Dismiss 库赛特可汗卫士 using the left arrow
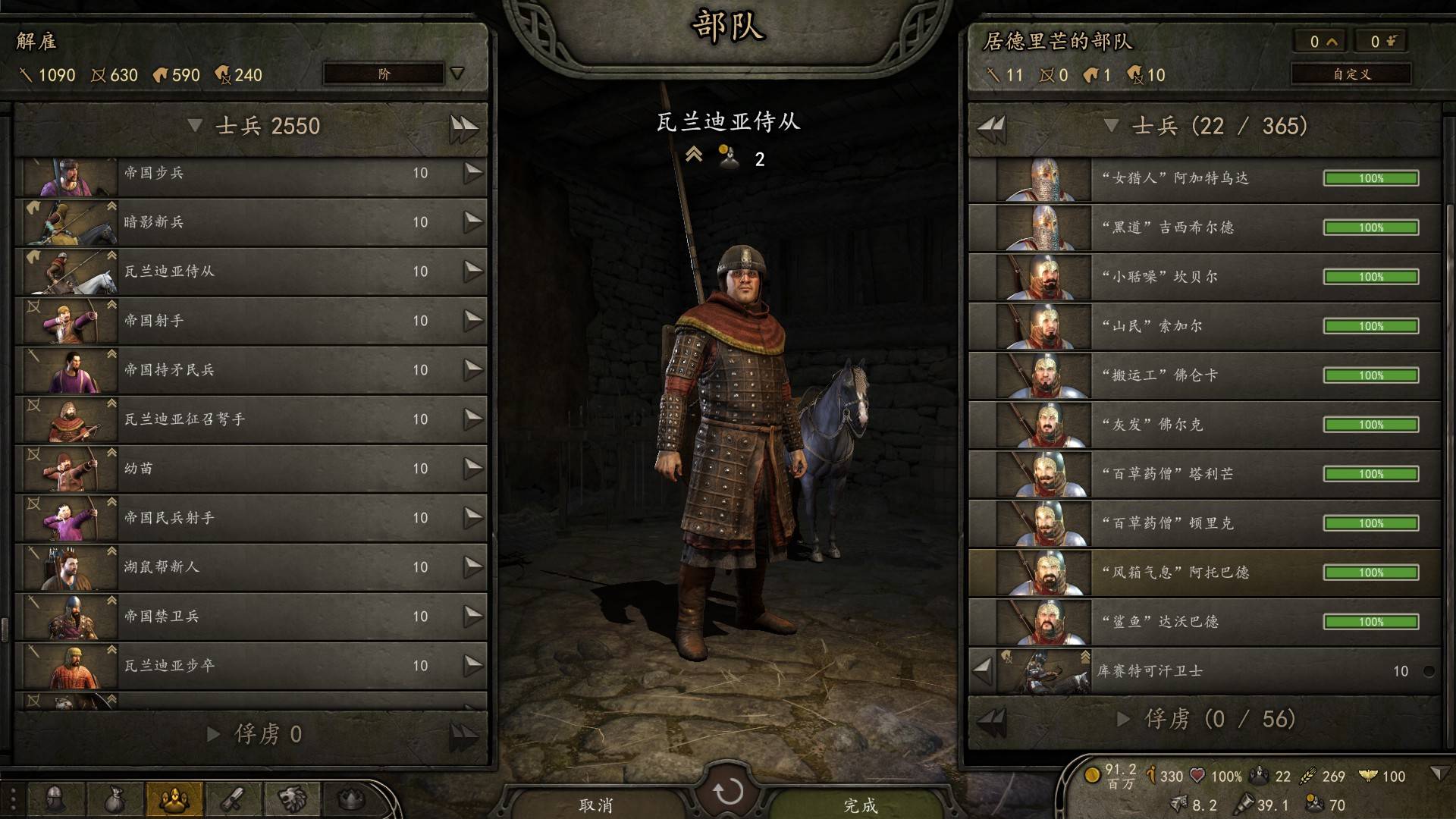The height and width of the screenshot is (819, 1456). pos(982,671)
